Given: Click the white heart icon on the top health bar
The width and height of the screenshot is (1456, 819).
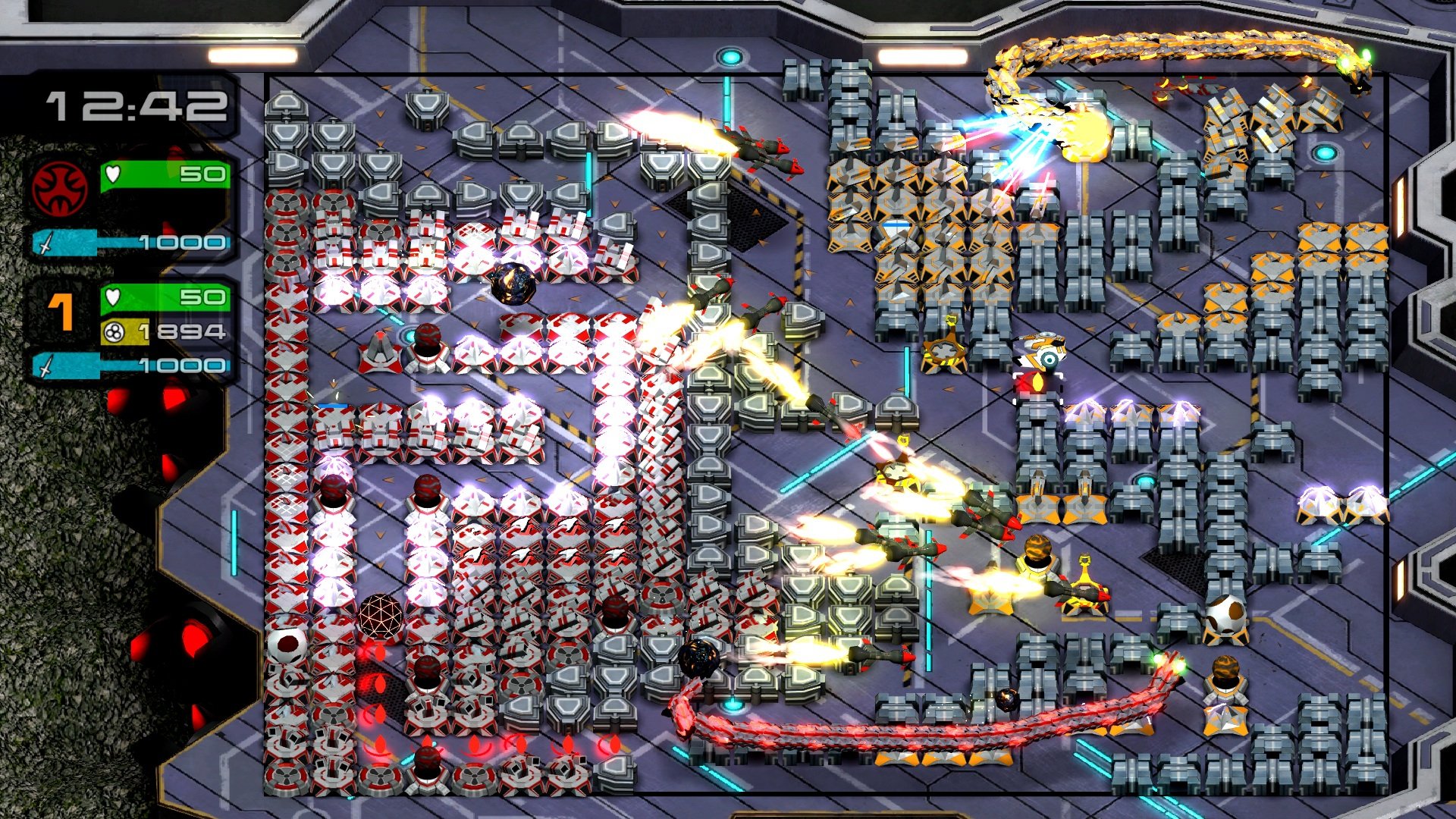Looking at the screenshot, I should tap(112, 173).
